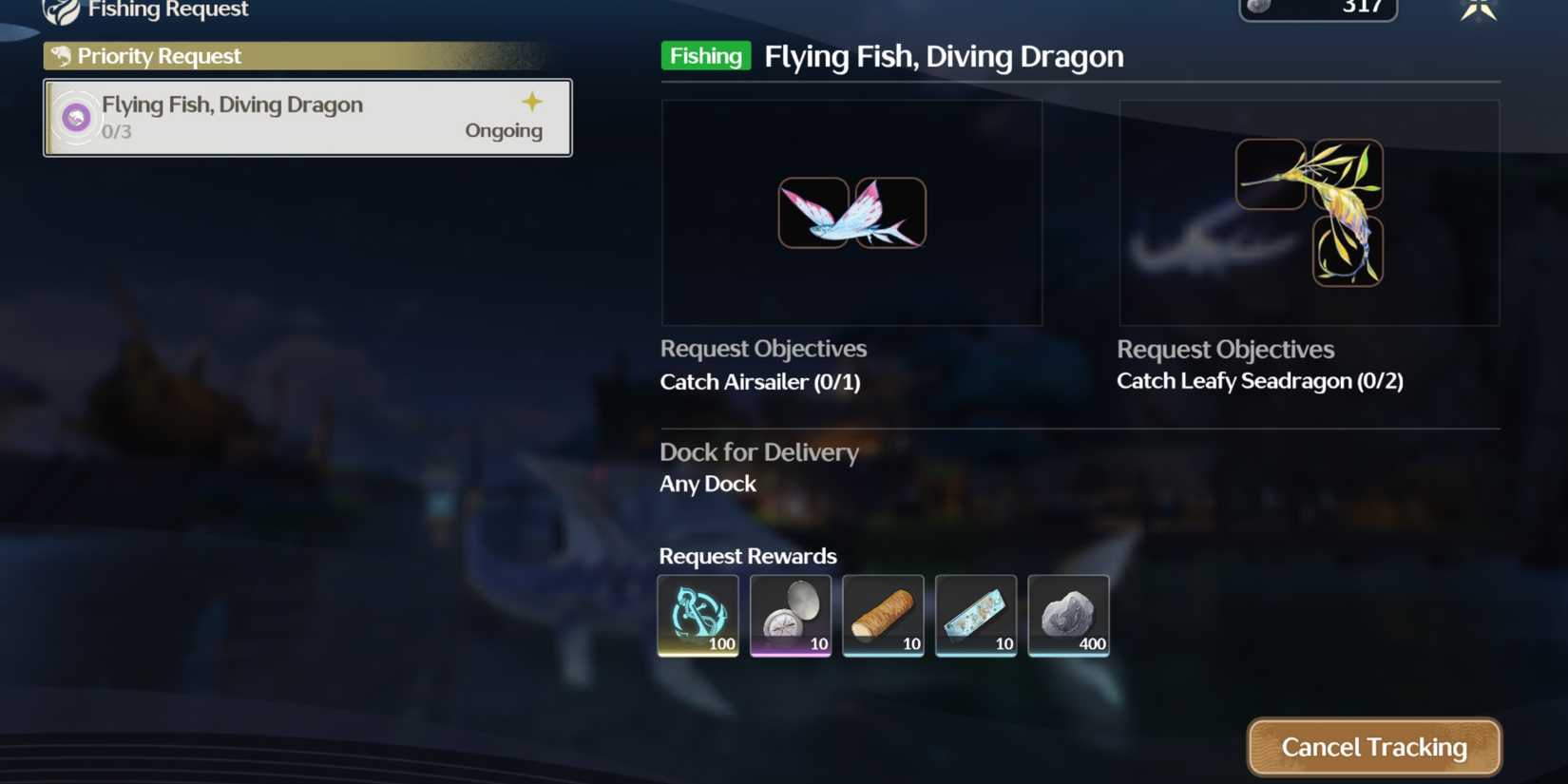Click the glowing anchor reward worth 100
Image resolution: width=1568 pixels, height=784 pixels.
(698, 615)
